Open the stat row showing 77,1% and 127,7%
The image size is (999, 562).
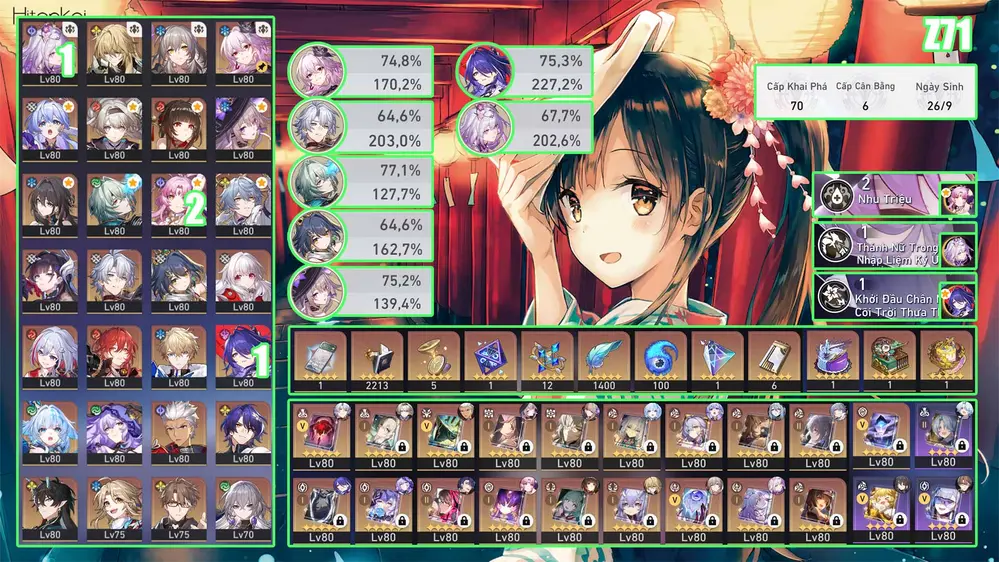pos(360,181)
